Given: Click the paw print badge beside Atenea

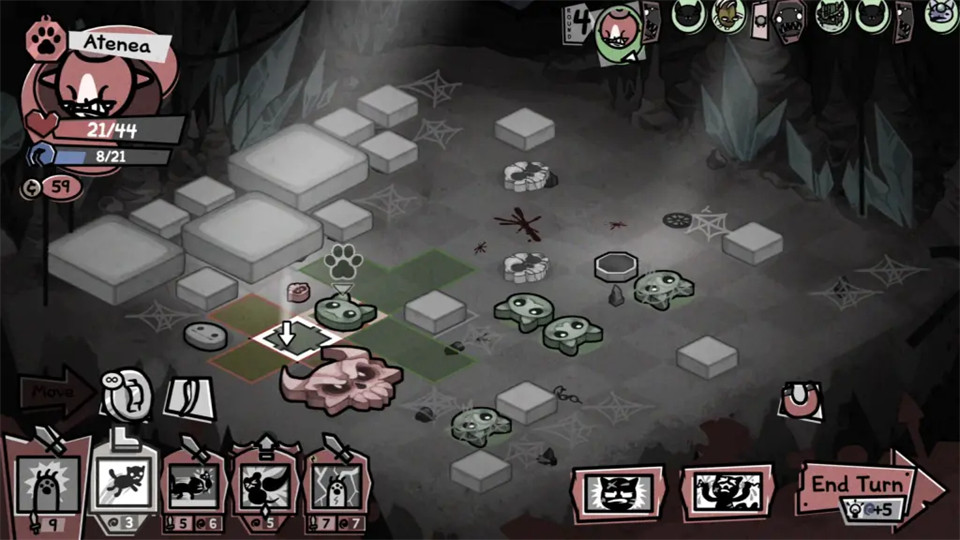Looking at the screenshot, I should pyautogui.click(x=46, y=40).
